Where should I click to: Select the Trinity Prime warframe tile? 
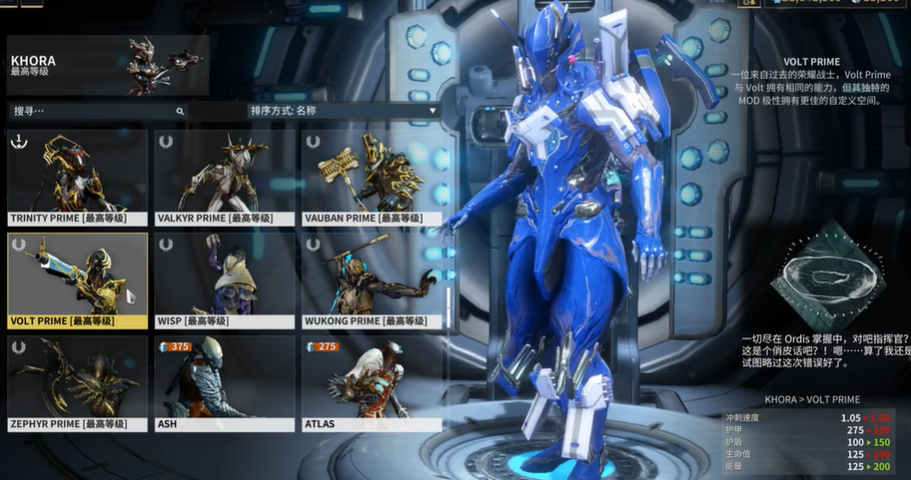click(77, 178)
